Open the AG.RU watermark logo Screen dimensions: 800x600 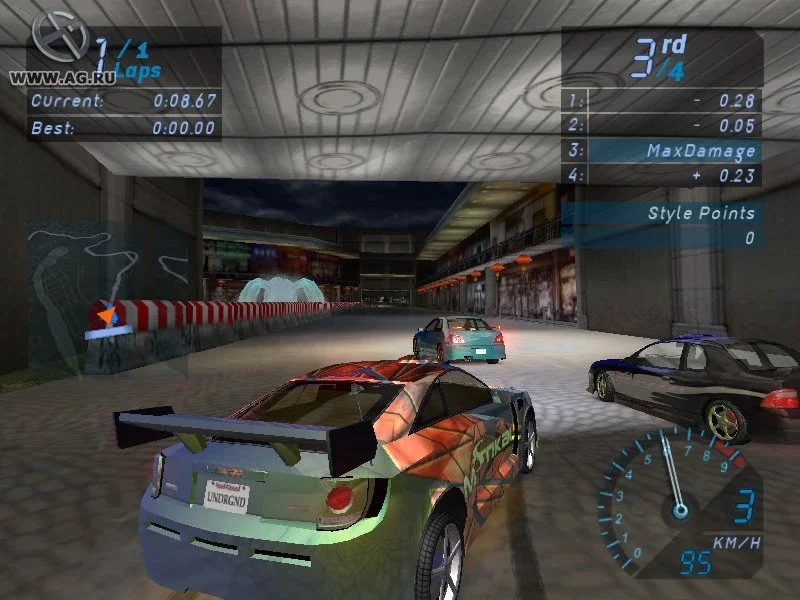[56, 40]
